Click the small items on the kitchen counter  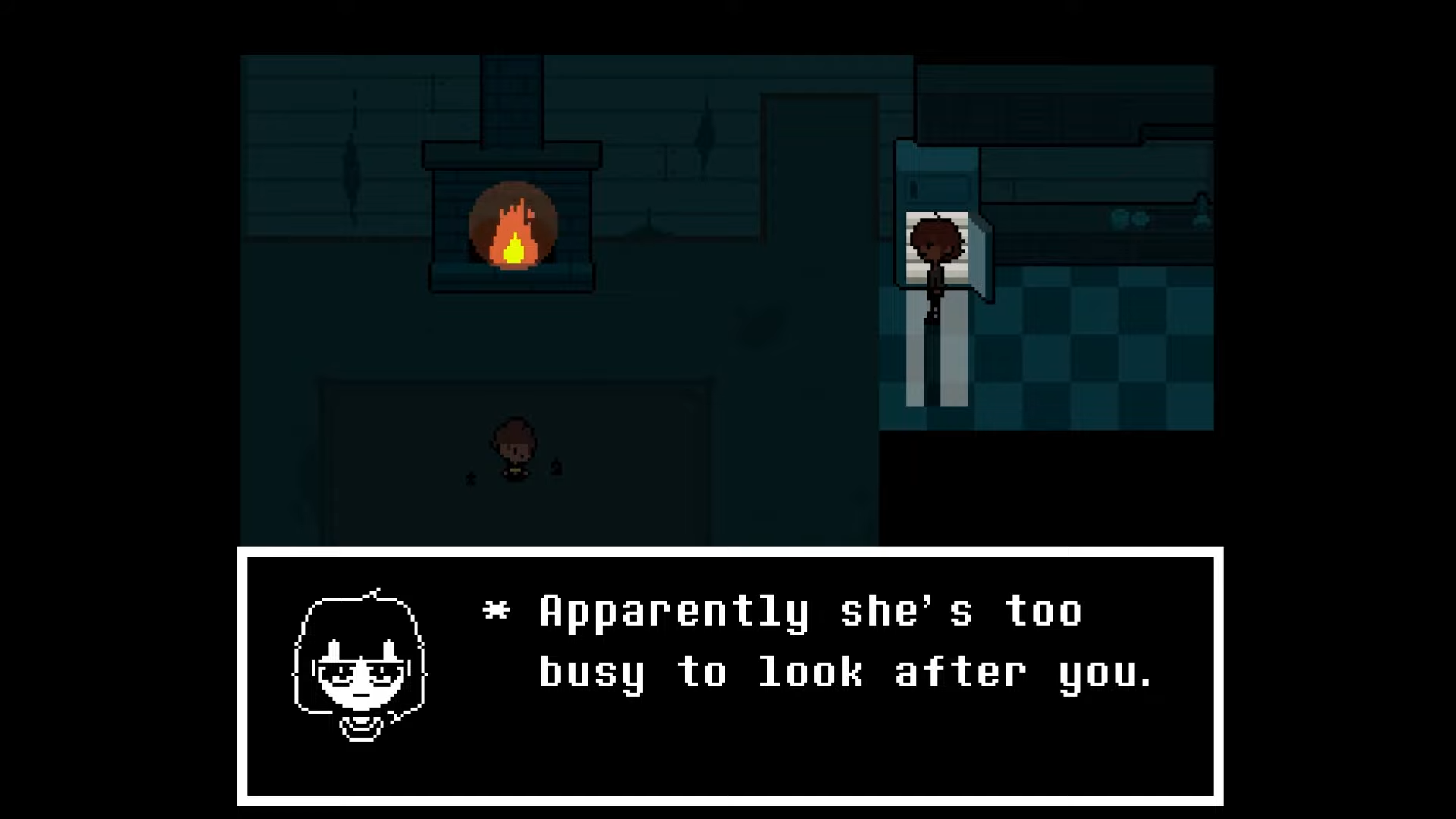point(1122,220)
